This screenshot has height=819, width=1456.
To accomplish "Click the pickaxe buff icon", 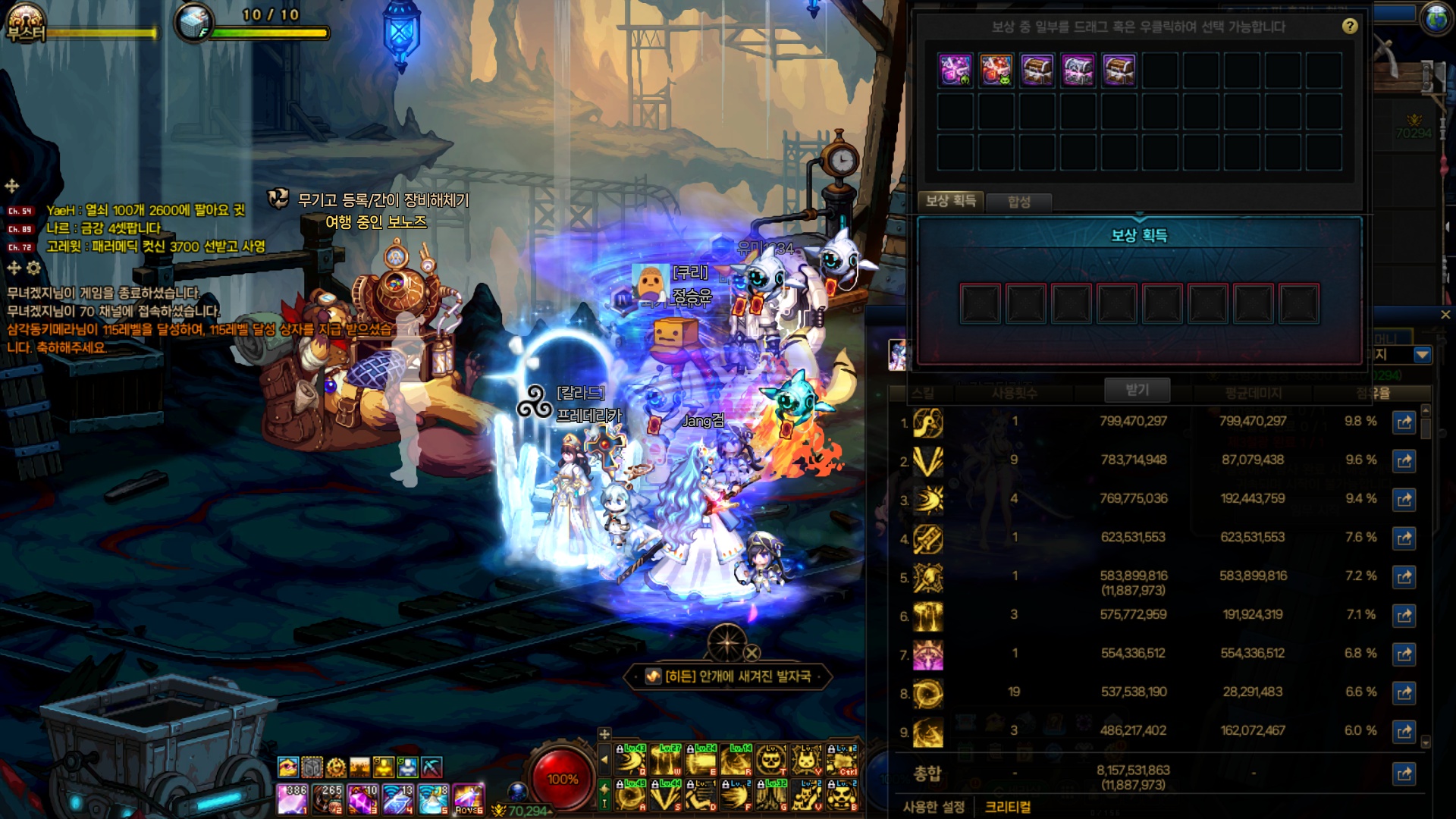I will coord(431,767).
